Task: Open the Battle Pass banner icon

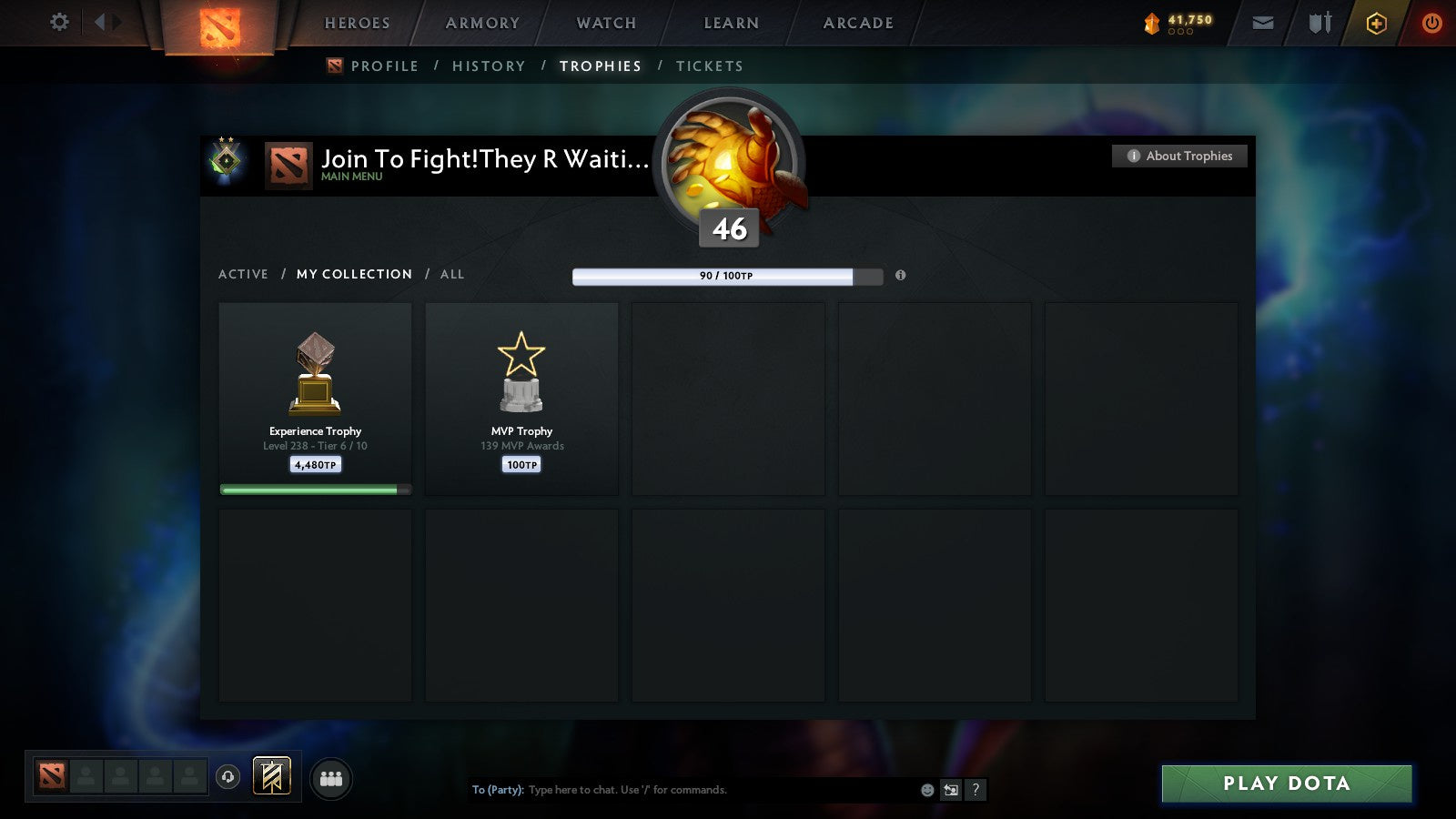Action: tap(270, 774)
